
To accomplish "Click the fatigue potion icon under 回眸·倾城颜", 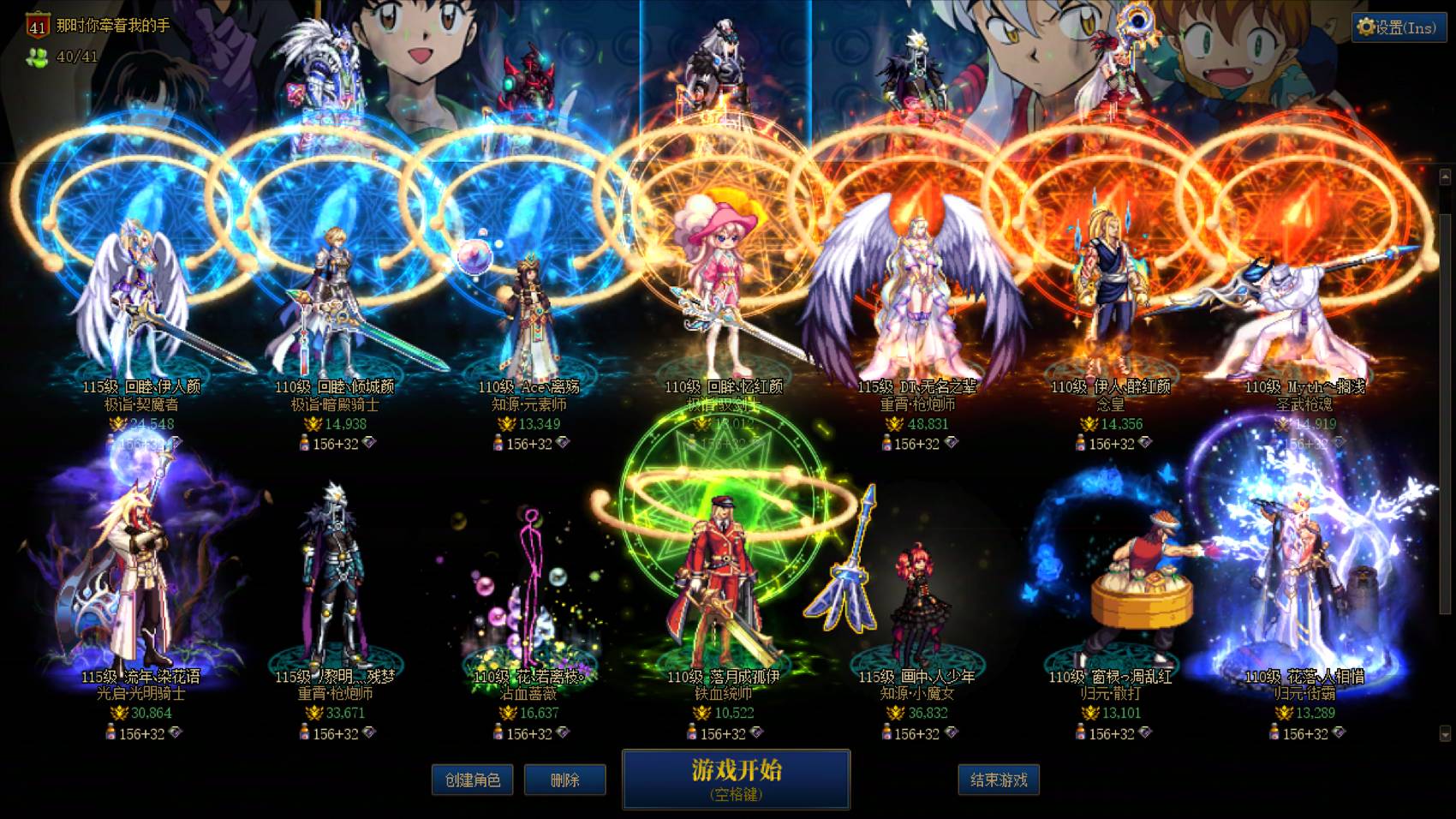I will pyautogui.click(x=305, y=442).
